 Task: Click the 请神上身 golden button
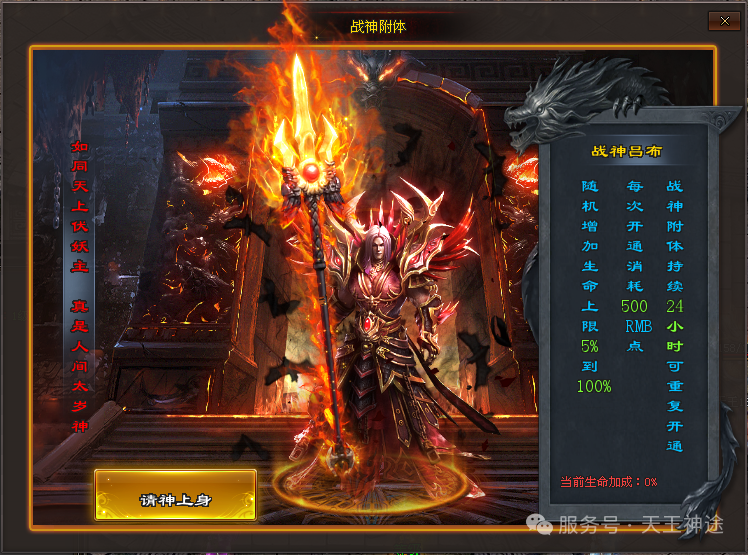[176, 495]
